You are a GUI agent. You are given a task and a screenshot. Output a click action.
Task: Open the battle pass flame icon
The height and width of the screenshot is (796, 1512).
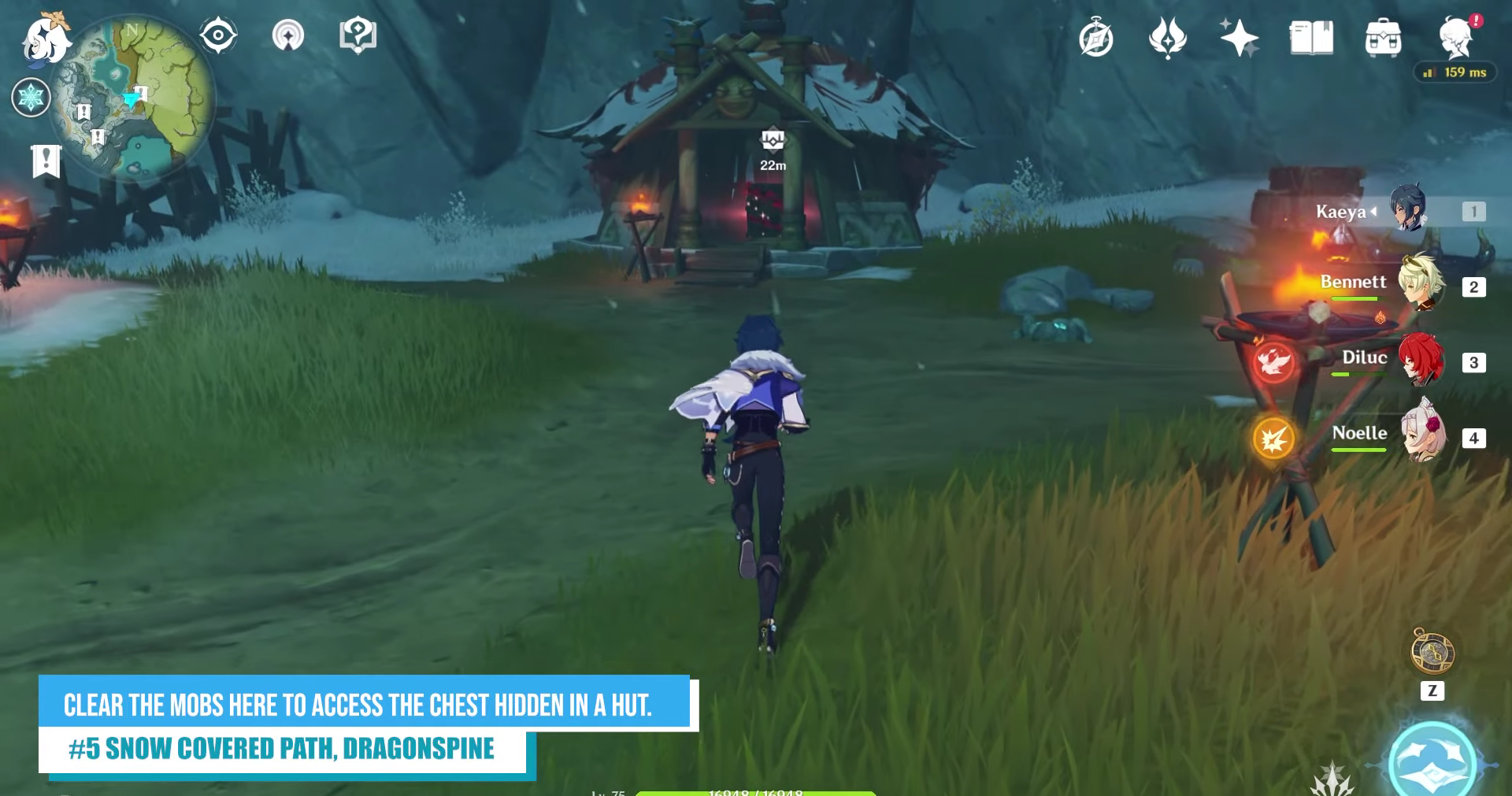[x=1167, y=38]
